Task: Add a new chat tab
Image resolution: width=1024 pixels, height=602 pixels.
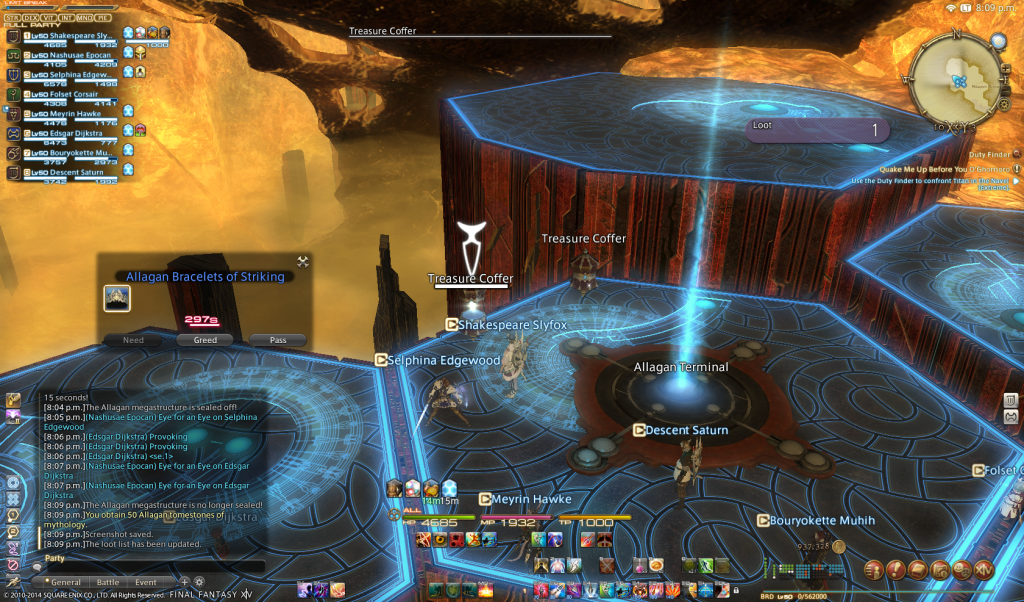Action: 185,582
